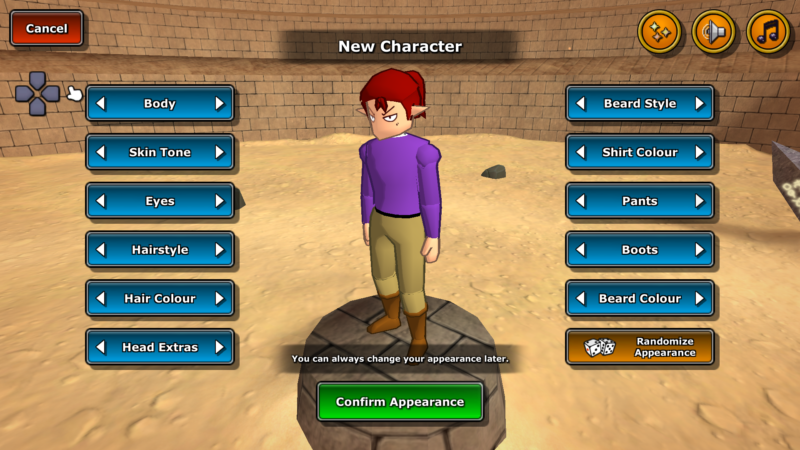Change to next Pants option
The height and width of the screenshot is (450, 800).
699,201
